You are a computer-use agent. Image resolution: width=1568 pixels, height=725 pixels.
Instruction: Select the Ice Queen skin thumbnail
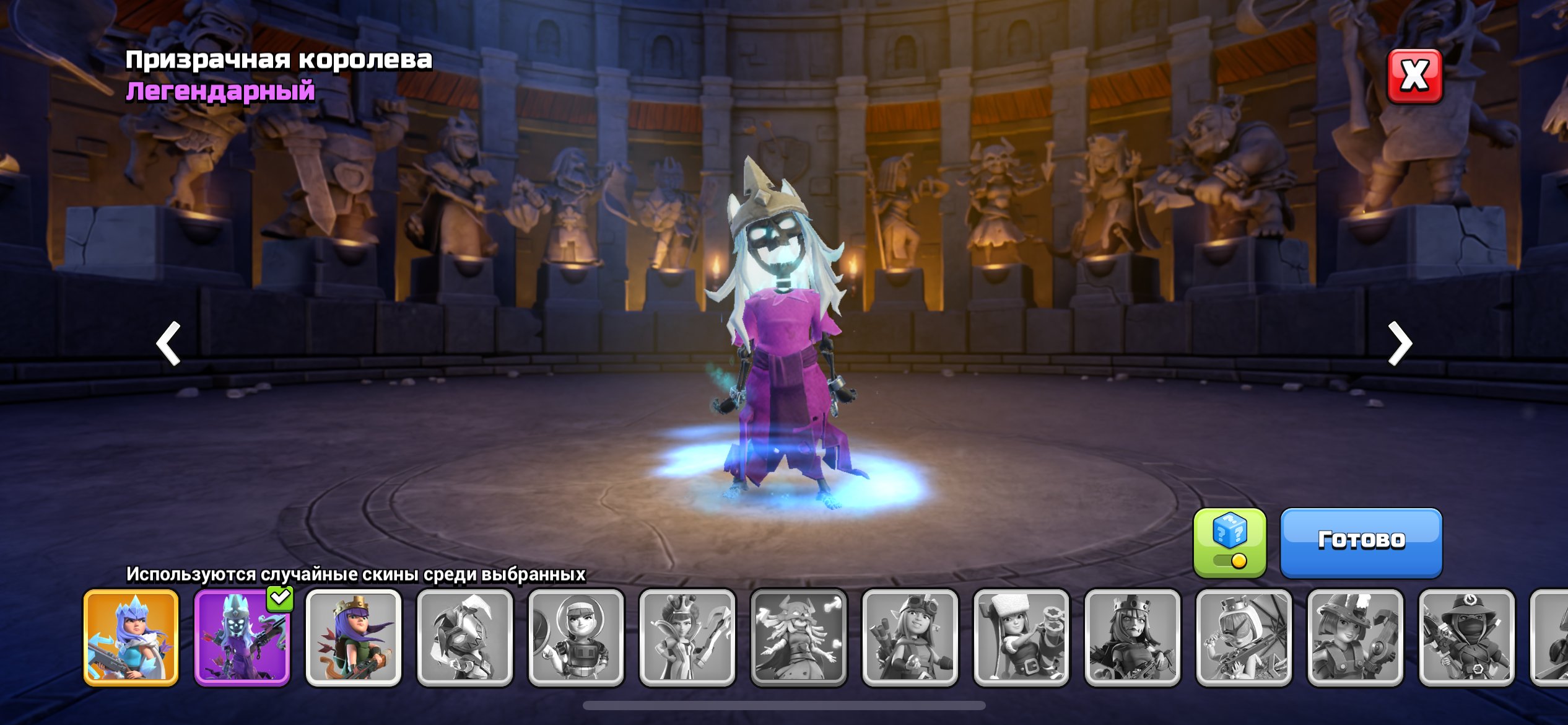click(131, 638)
